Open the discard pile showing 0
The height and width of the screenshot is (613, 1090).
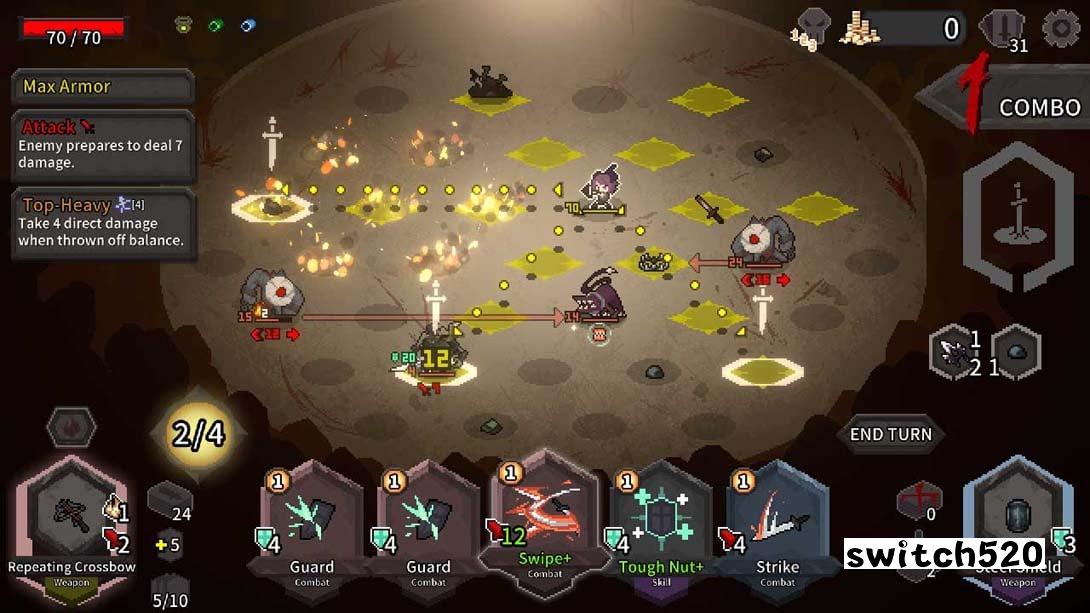click(917, 499)
